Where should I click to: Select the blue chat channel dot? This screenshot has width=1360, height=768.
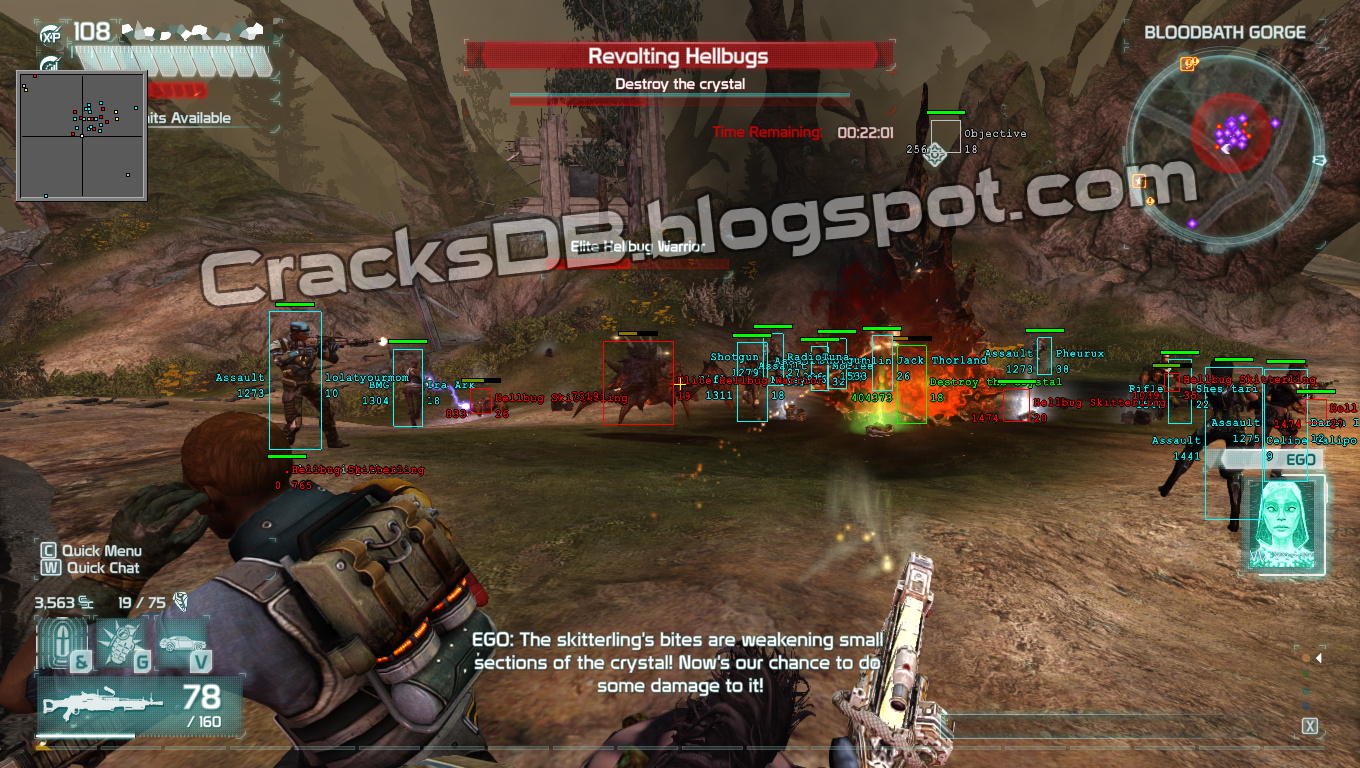tap(1306, 706)
